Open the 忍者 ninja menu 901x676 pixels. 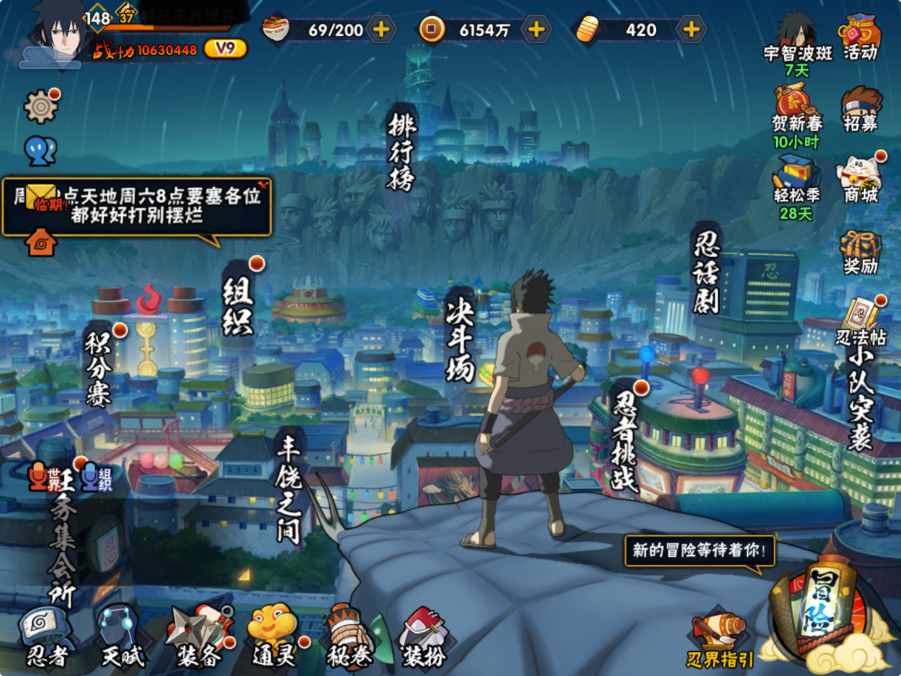click(x=47, y=636)
